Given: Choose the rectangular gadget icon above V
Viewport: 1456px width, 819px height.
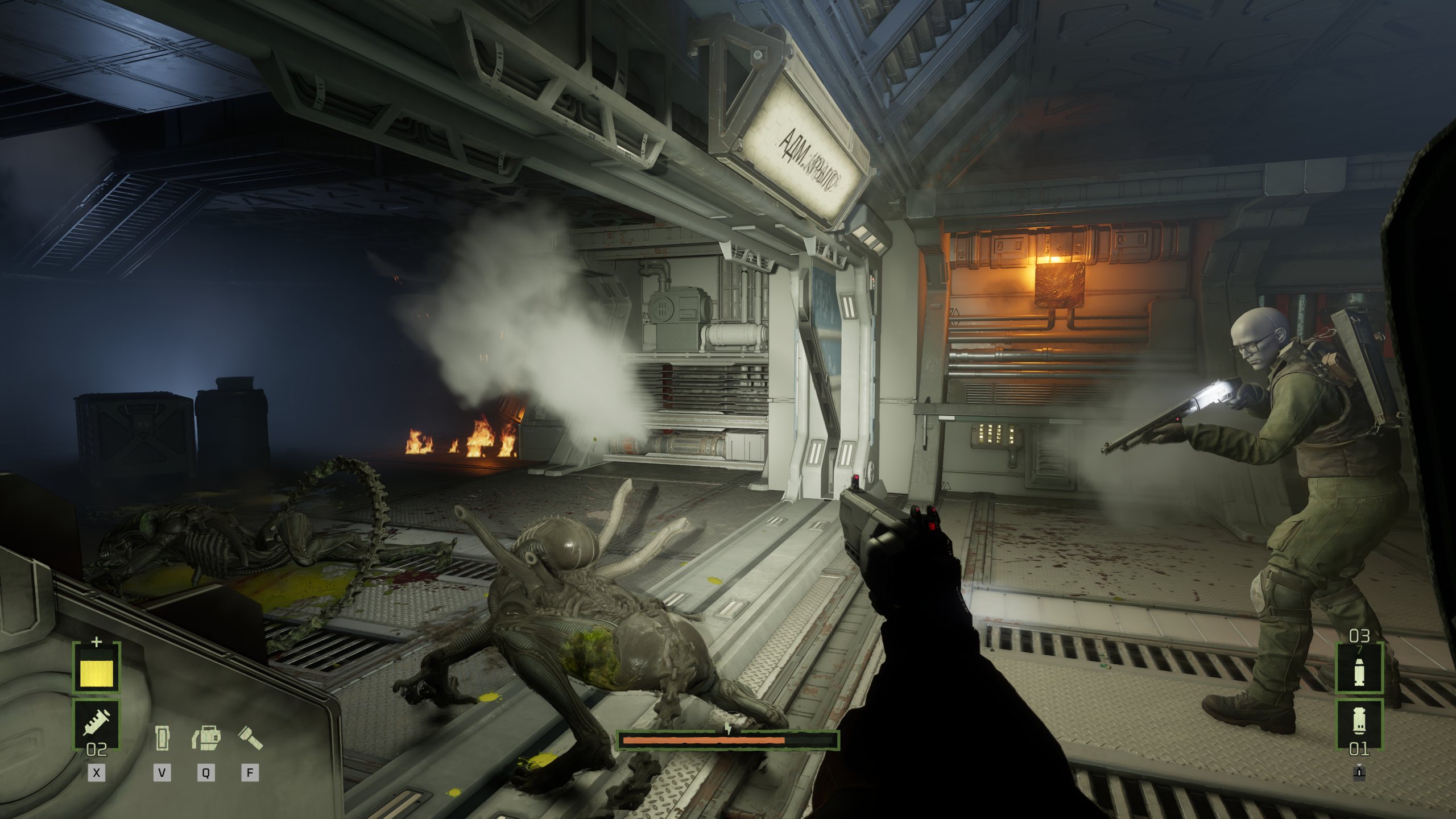Looking at the screenshot, I should [x=162, y=738].
